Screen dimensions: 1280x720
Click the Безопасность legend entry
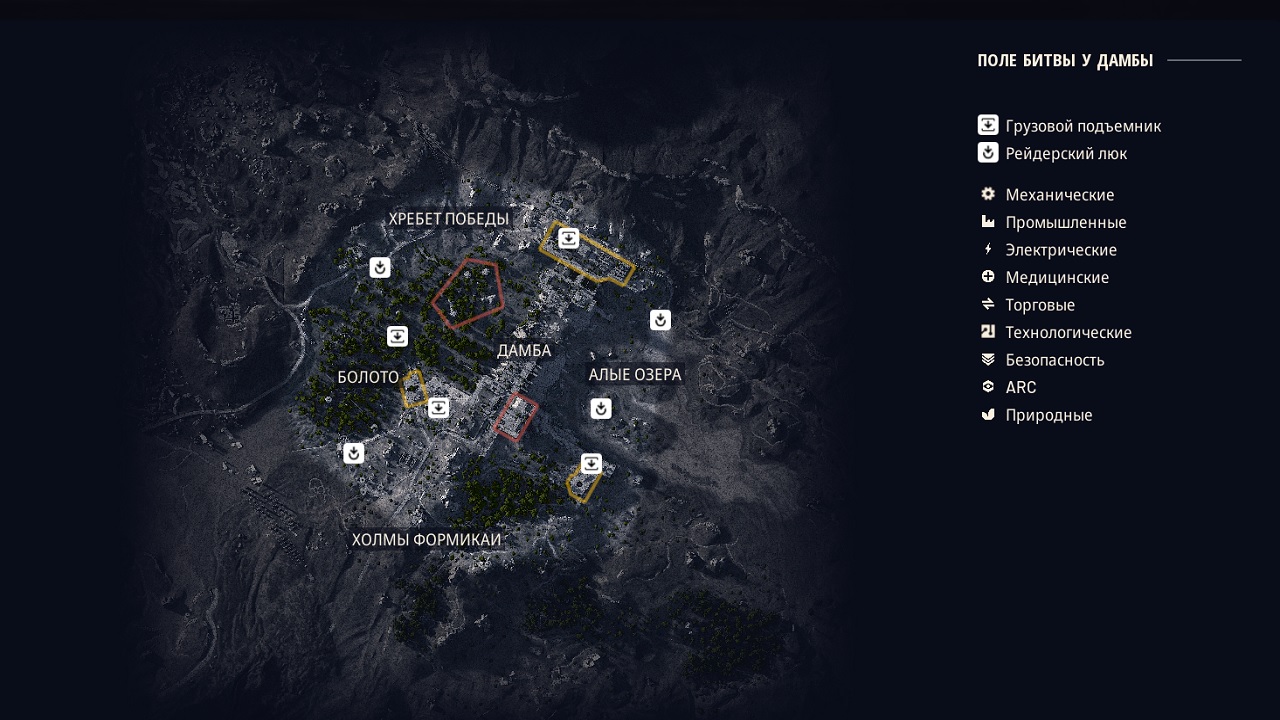1054,360
